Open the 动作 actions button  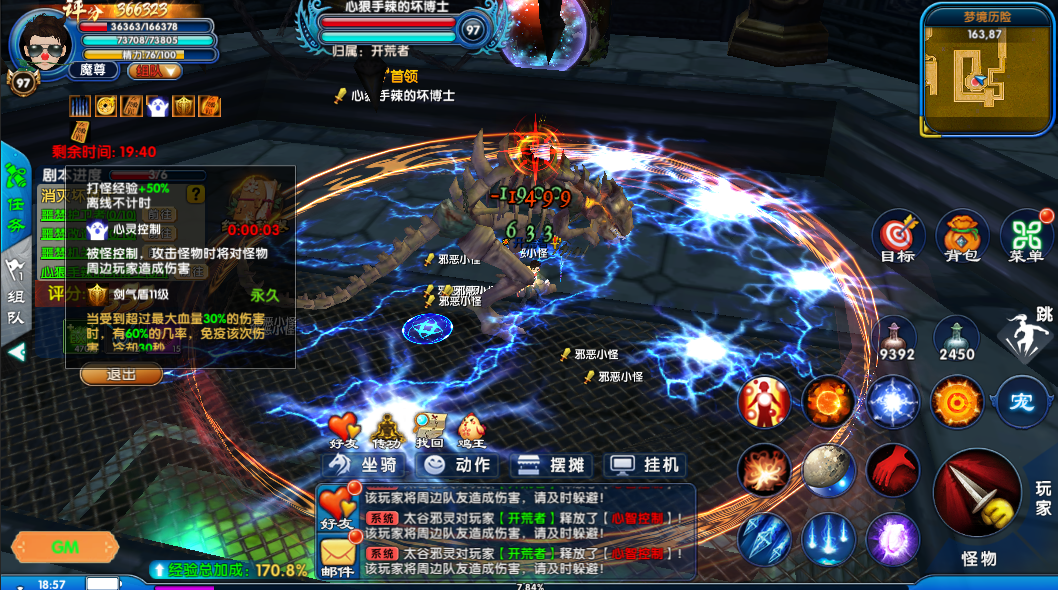456,465
